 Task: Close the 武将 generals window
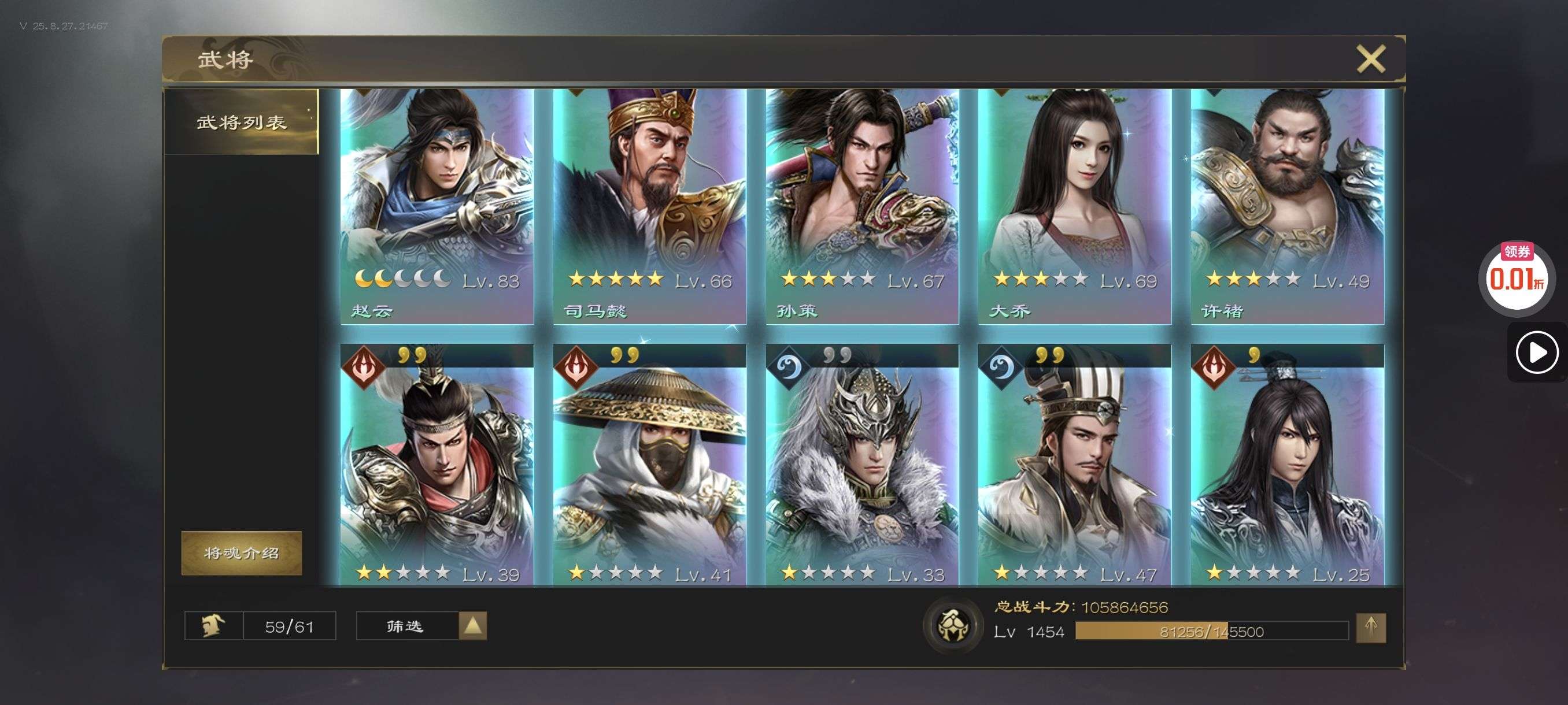click(x=1370, y=59)
